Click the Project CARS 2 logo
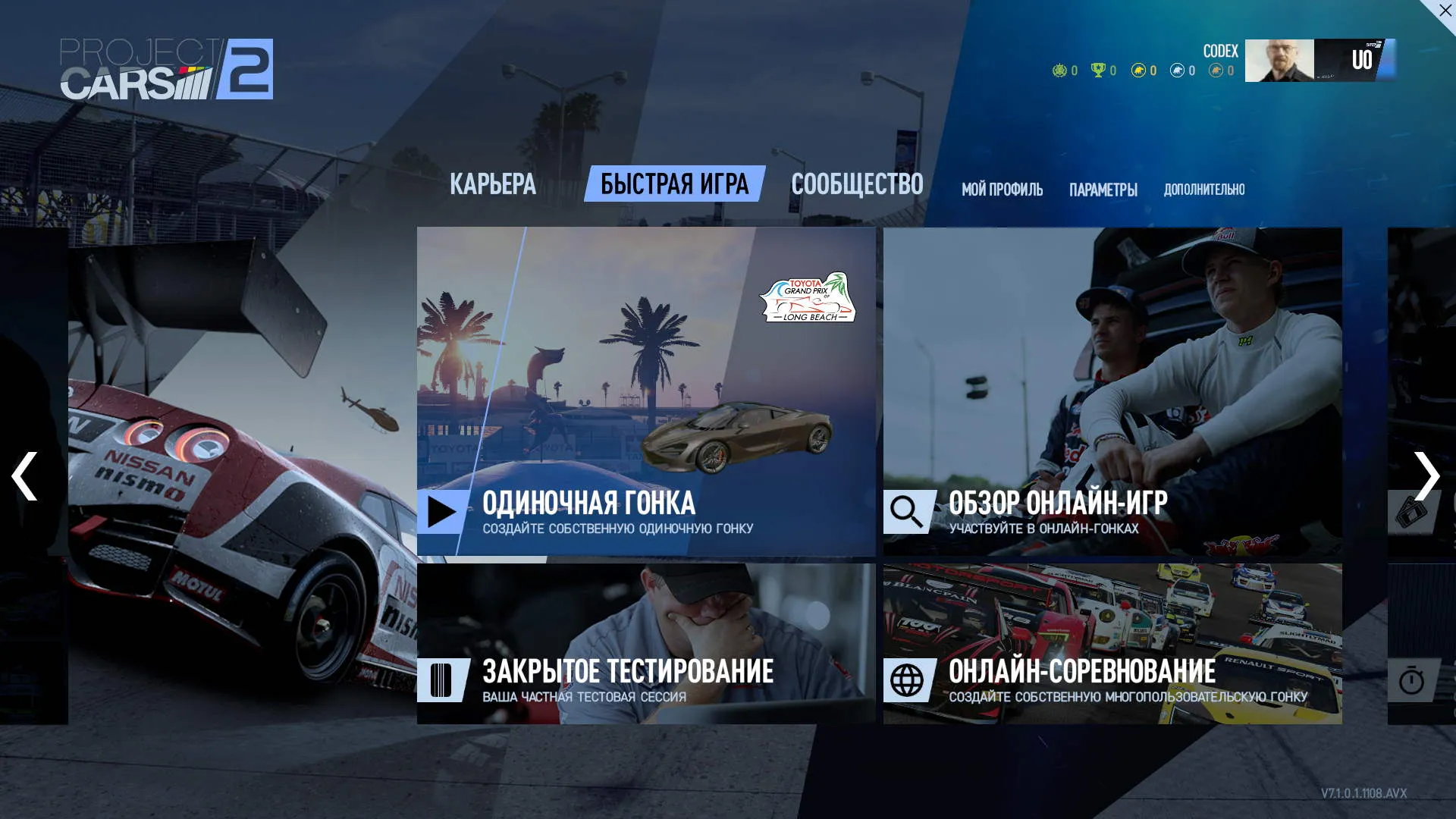The width and height of the screenshot is (1456, 819). coord(167,69)
